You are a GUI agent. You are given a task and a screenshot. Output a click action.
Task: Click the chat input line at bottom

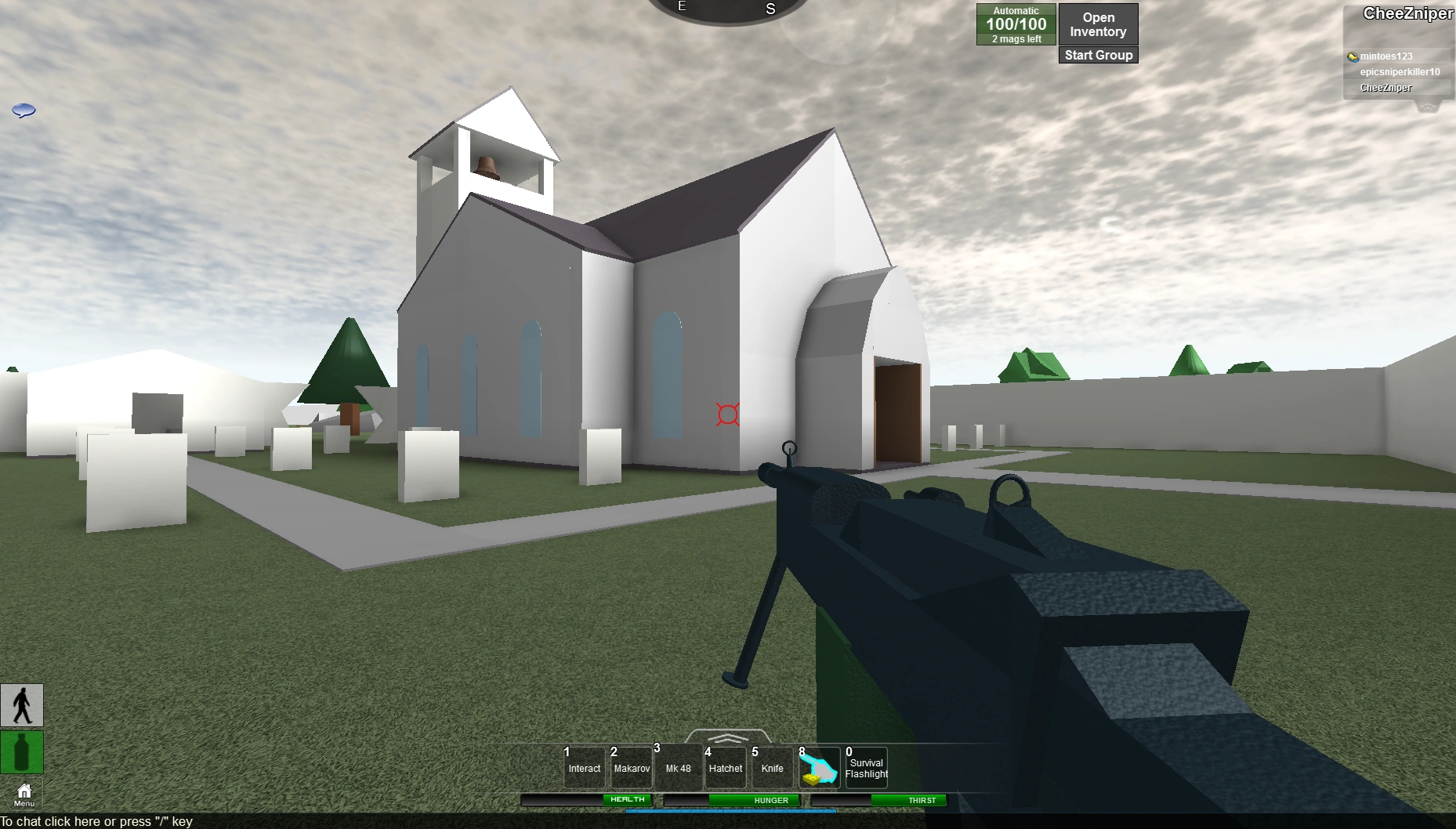pos(96,821)
